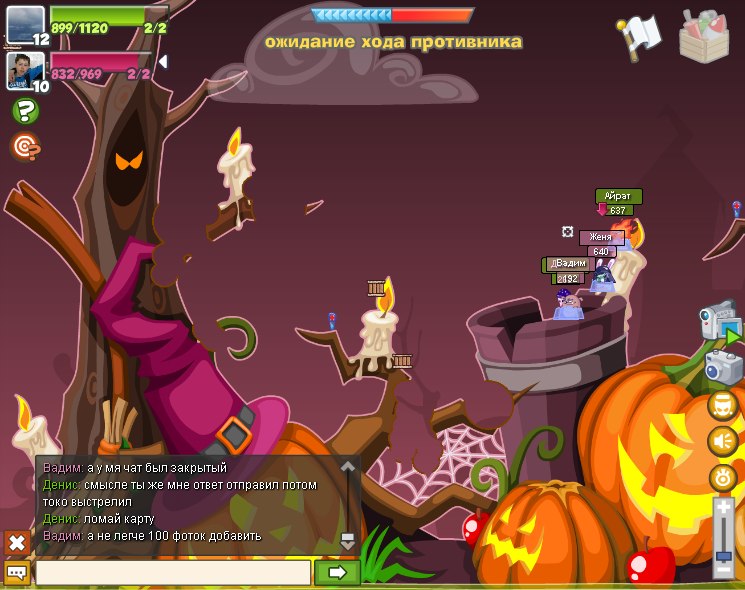Open the weapon supply crate
This screenshot has height=590, width=745.
(x=703, y=36)
